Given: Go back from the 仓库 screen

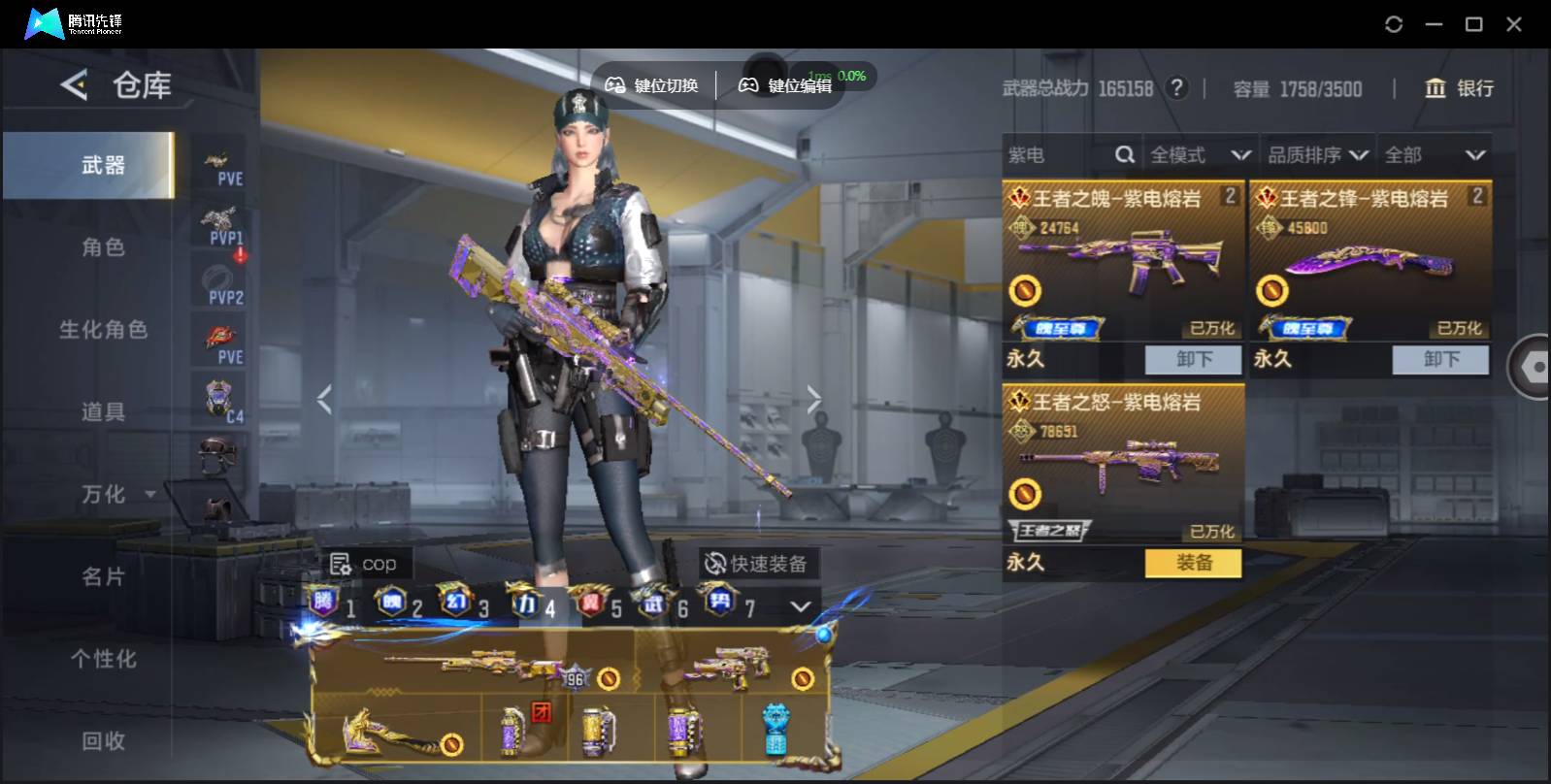Looking at the screenshot, I should tap(75, 85).
